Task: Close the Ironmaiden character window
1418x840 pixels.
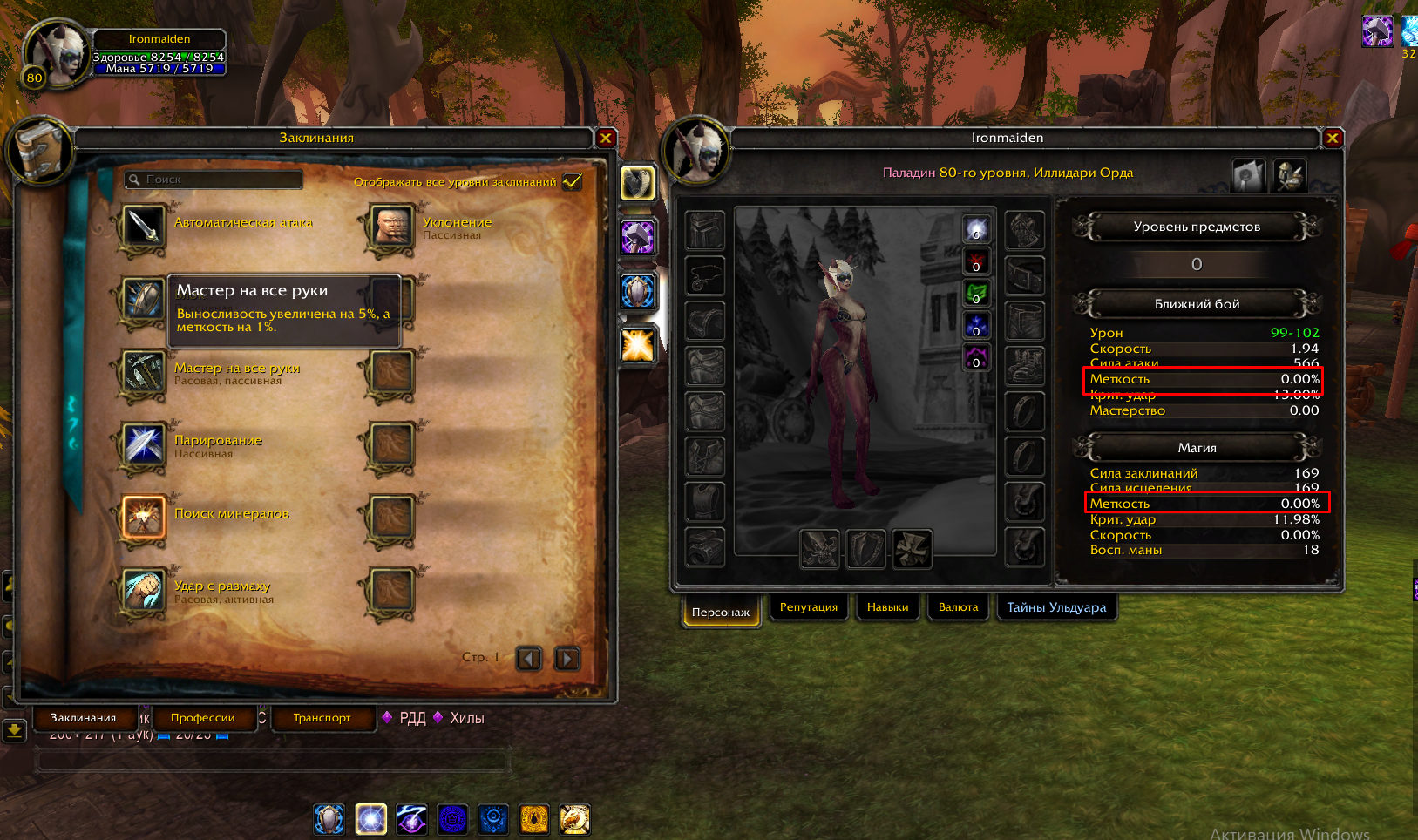Action: pyautogui.click(x=1332, y=138)
